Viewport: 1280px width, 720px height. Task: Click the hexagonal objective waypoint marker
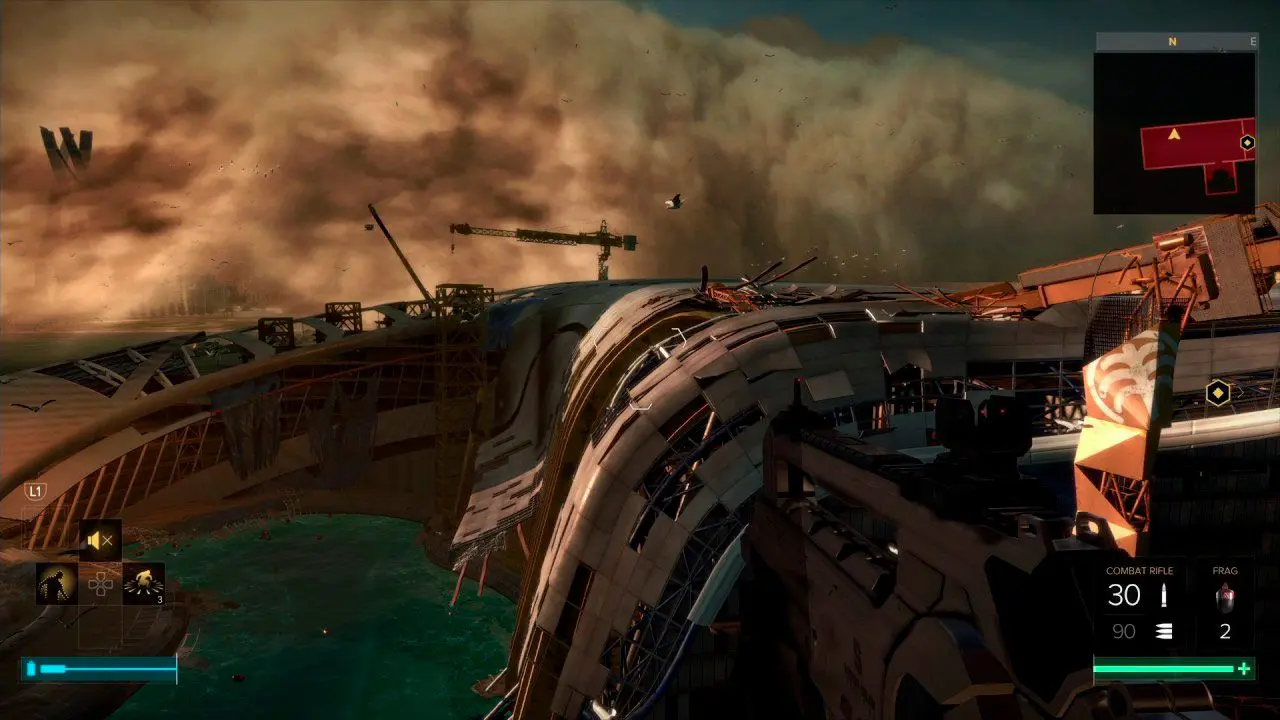(1217, 393)
